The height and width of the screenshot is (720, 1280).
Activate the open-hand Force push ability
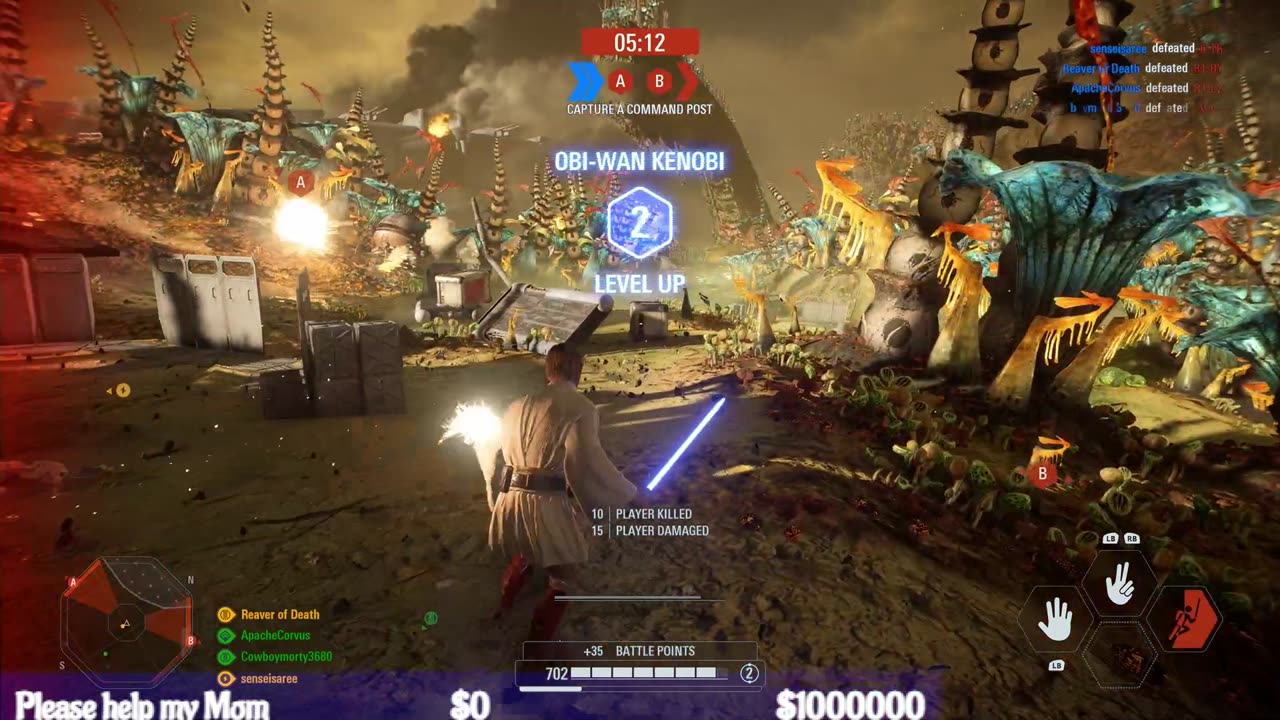(x=1054, y=621)
